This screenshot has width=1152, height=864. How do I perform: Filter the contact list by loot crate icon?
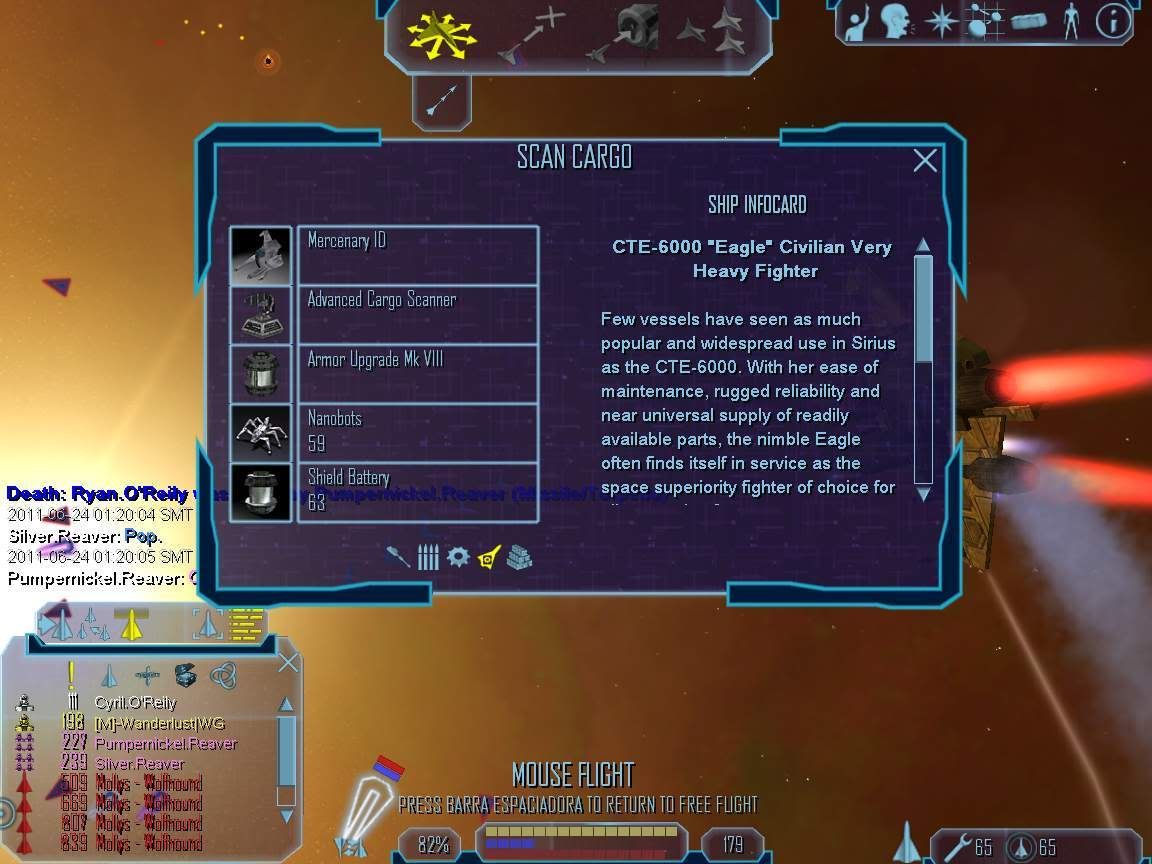tap(184, 675)
